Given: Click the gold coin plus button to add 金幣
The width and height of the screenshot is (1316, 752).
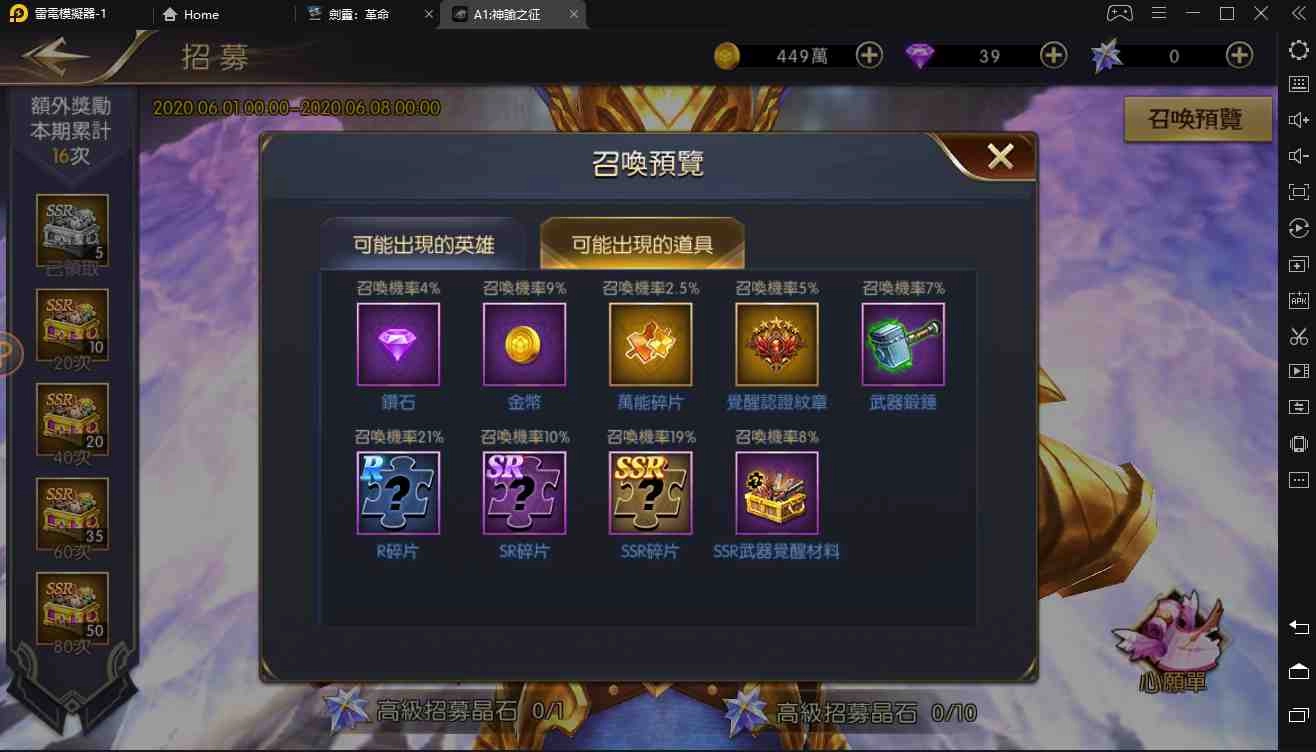Looking at the screenshot, I should pos(869,56).
